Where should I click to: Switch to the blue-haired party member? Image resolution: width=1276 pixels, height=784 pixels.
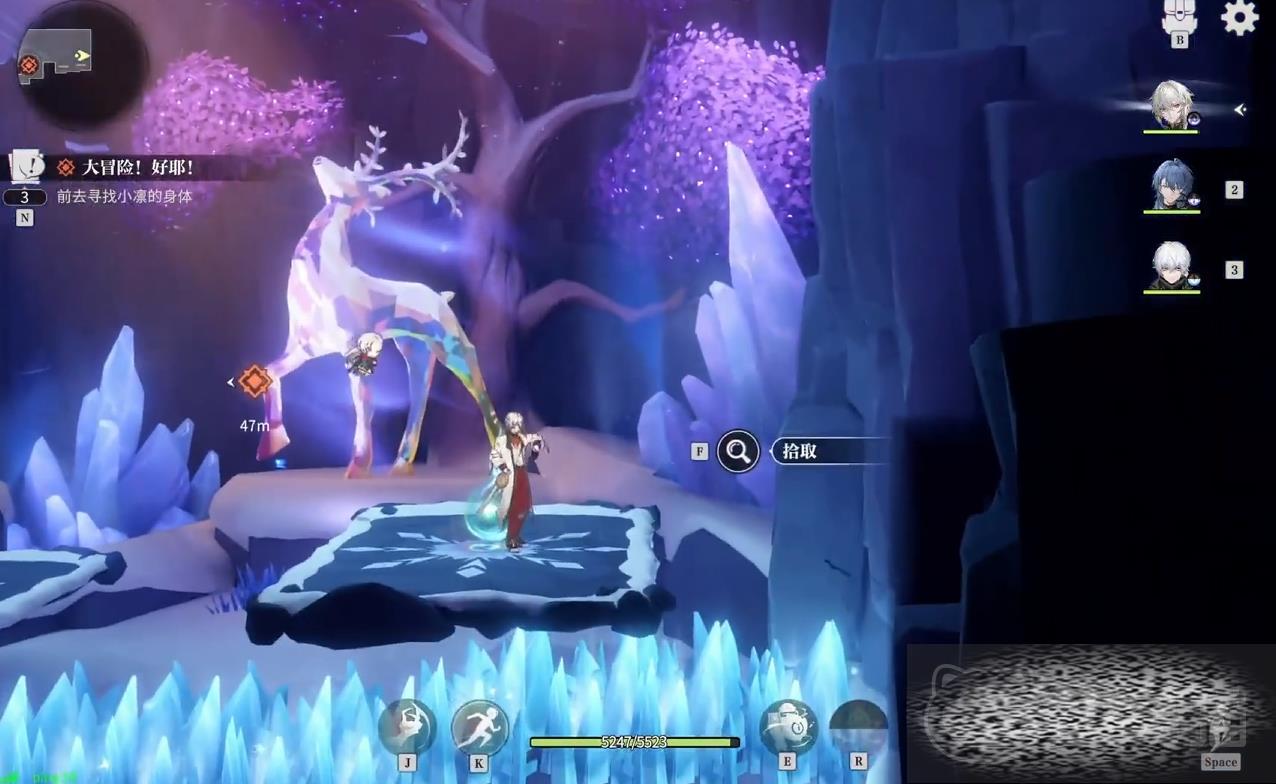(x=1172, y=187)
